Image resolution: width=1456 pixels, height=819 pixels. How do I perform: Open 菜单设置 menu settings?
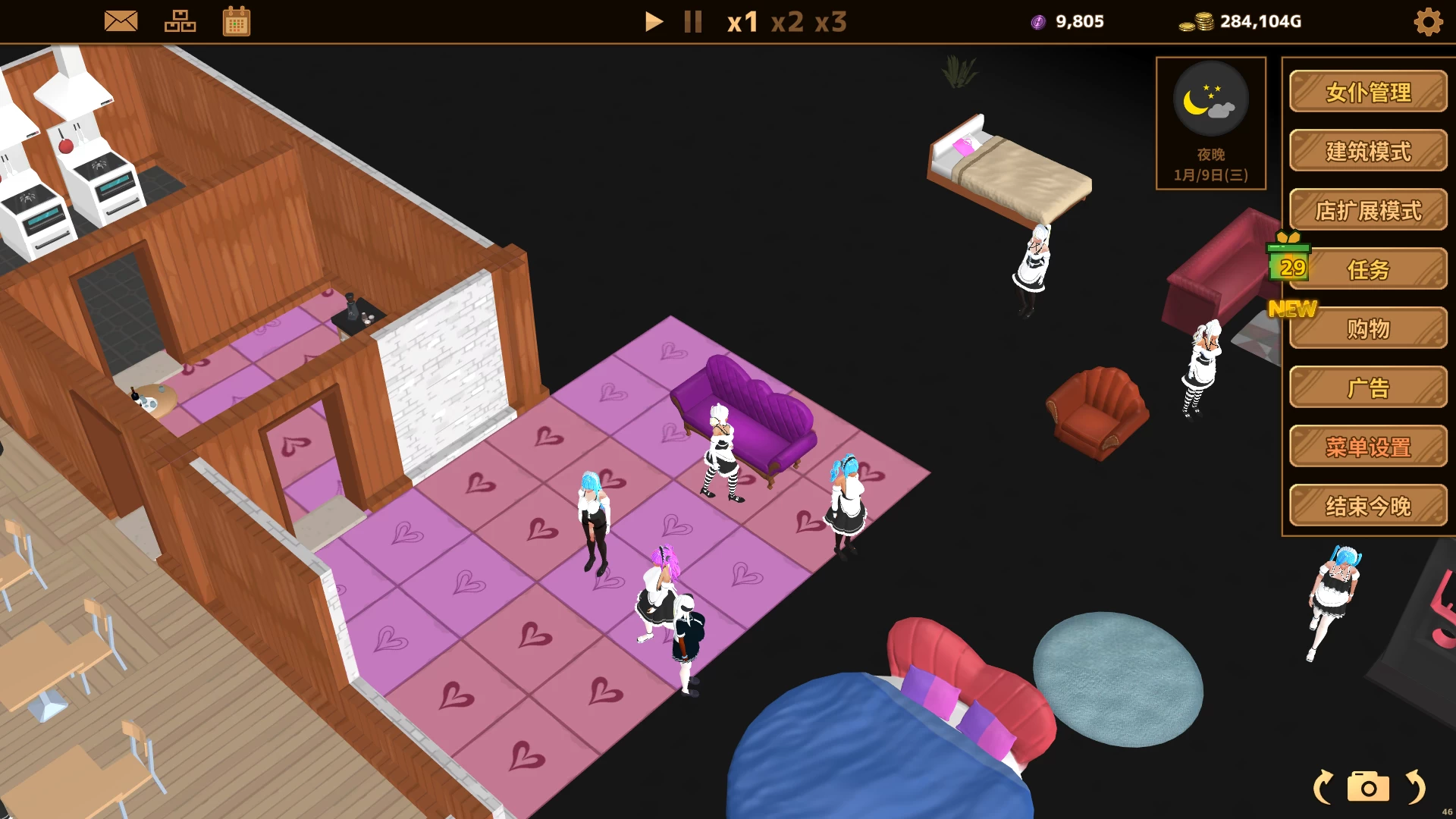[1368, 447]
